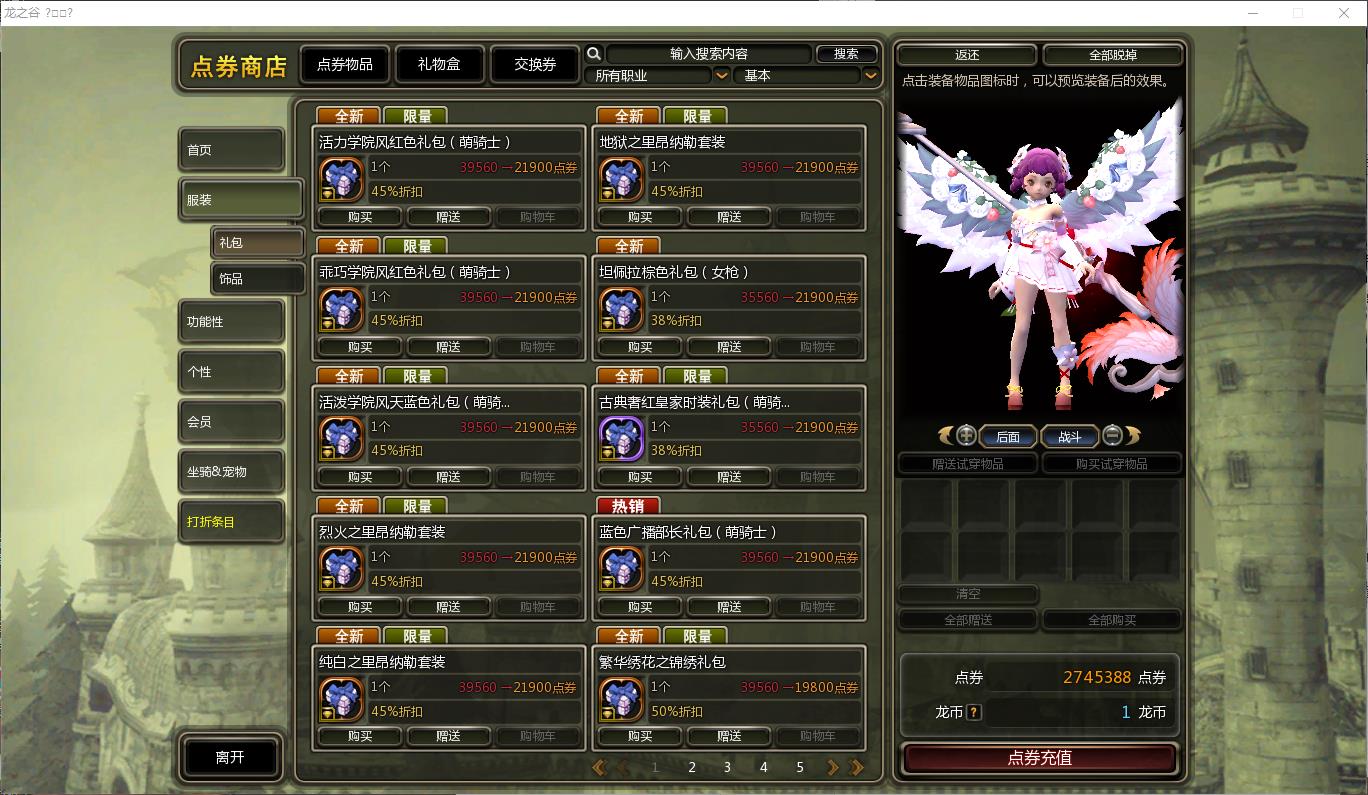Click the search magnifier icon
The width and height of the screenshot is (1368, 795).
pos(594,53)
